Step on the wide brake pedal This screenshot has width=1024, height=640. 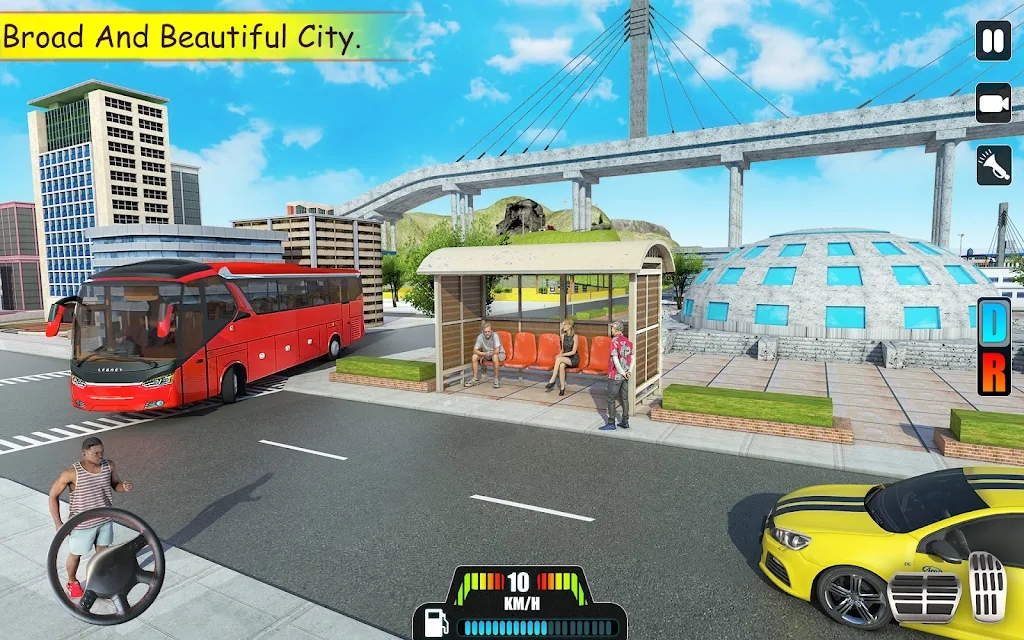925,595
